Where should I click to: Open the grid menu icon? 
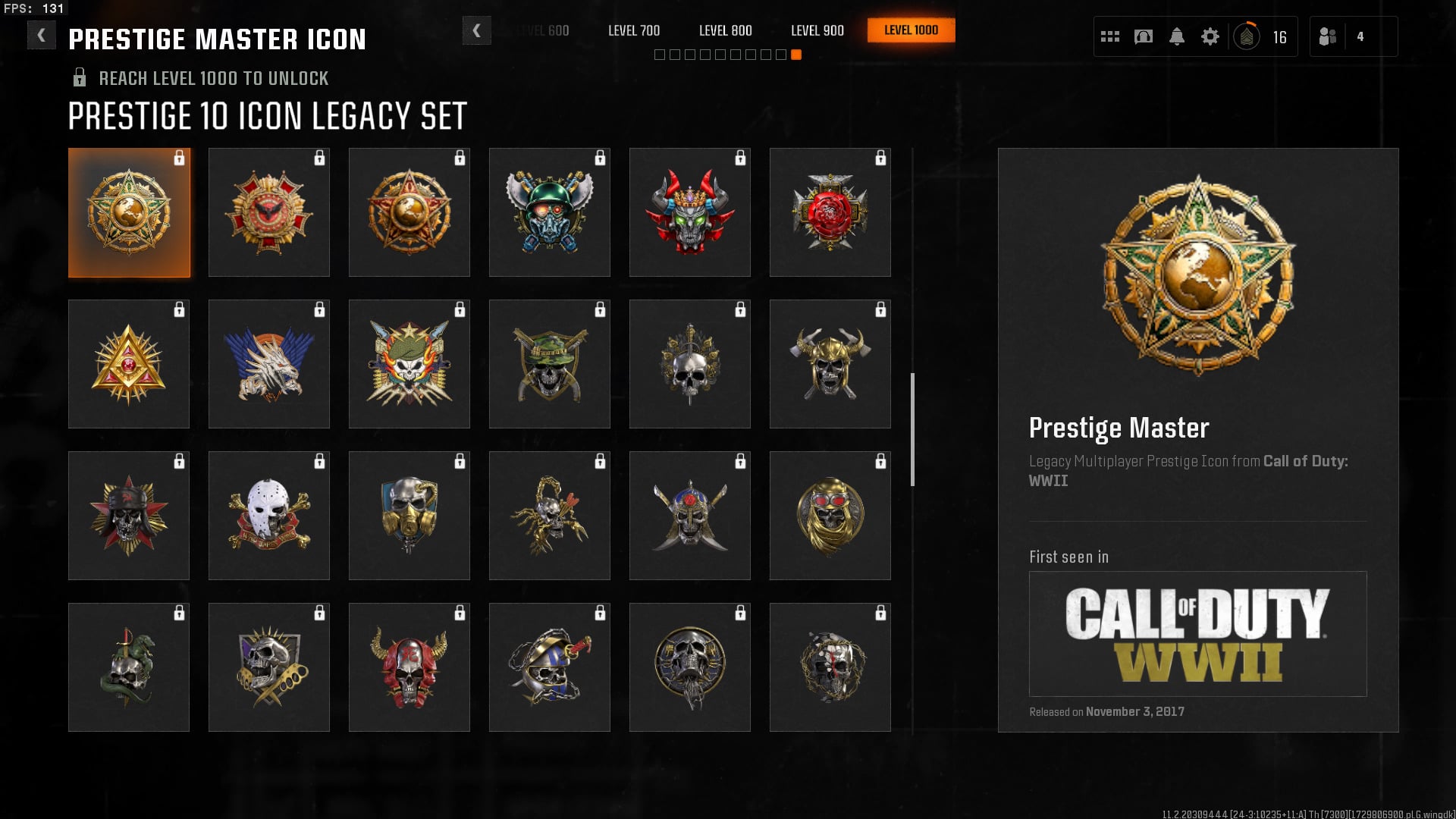coord(1109,36)
